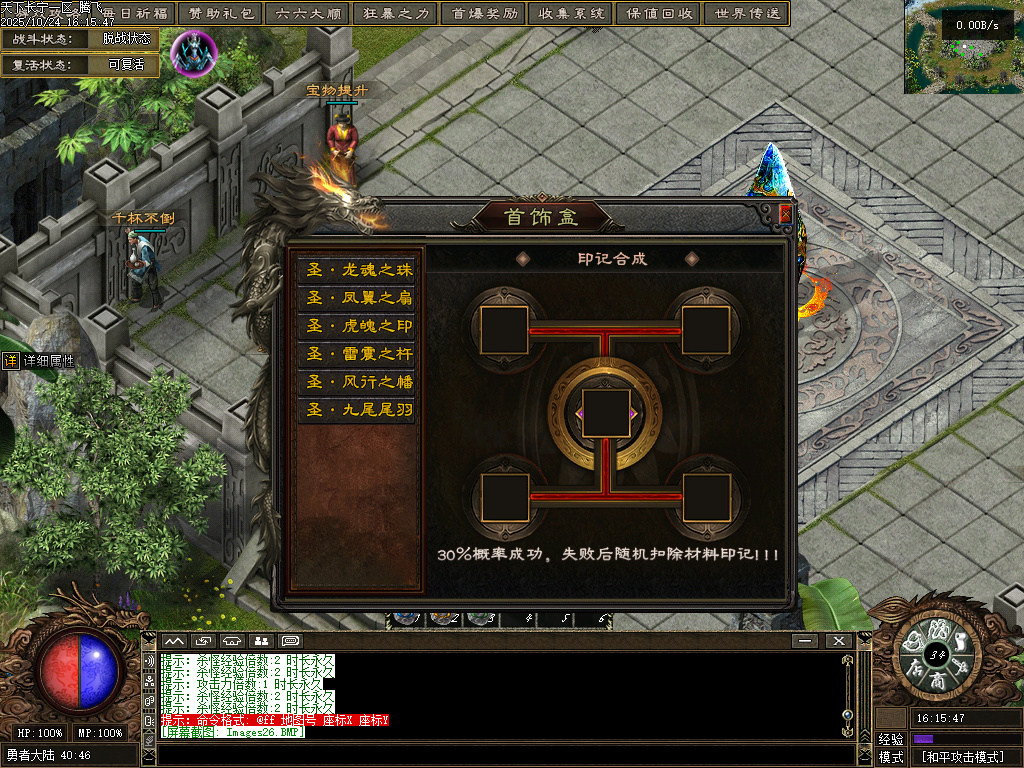
Task: Toggle the 和平攻击模式 attack mode
Action: click(x=962, y=757)
